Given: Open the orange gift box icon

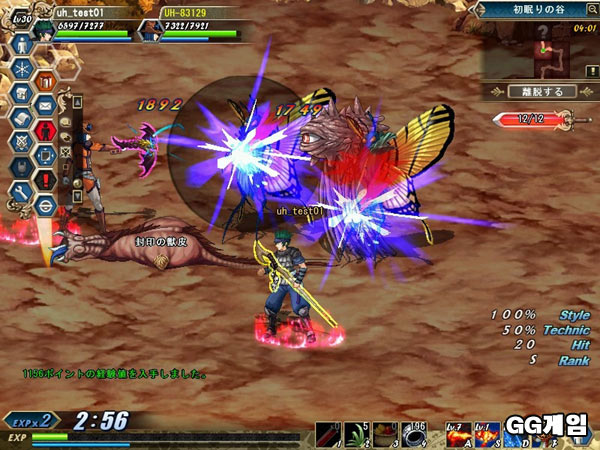Looking at the screenshot, I should point(45,79).
